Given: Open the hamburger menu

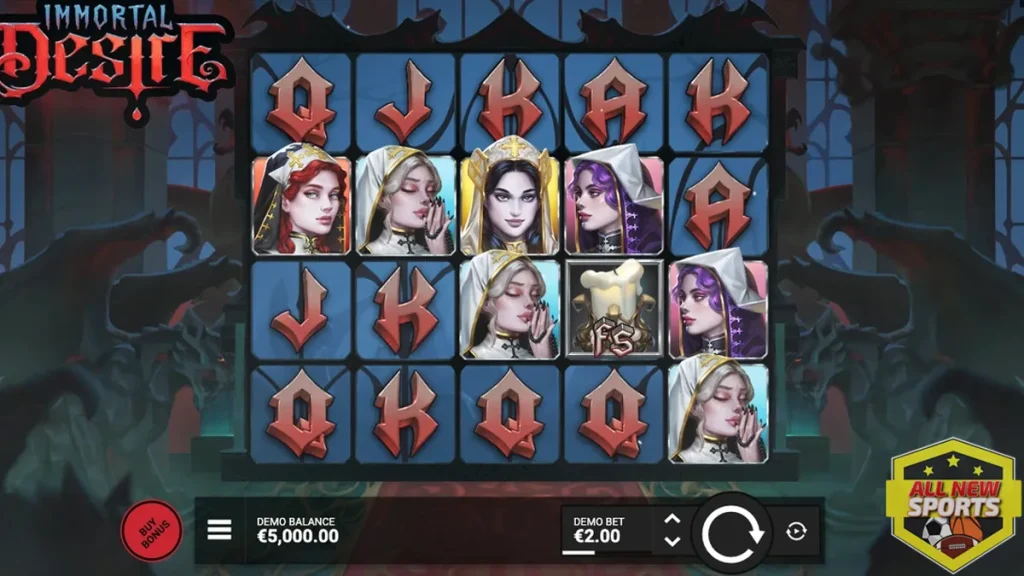Looking at the screenshot, I should [219, 530].
